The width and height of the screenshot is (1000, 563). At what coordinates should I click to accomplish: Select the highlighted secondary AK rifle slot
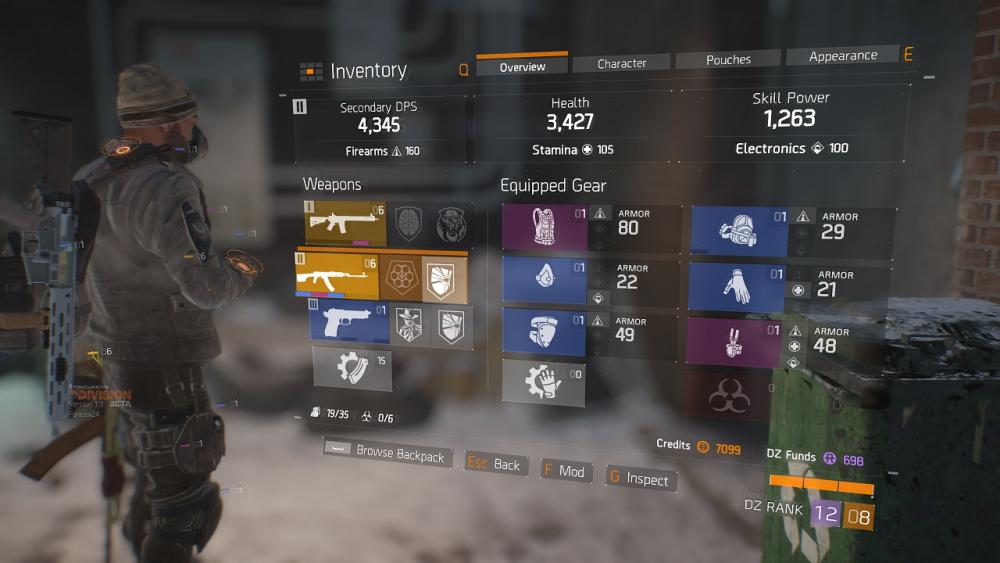coord(337,275)
